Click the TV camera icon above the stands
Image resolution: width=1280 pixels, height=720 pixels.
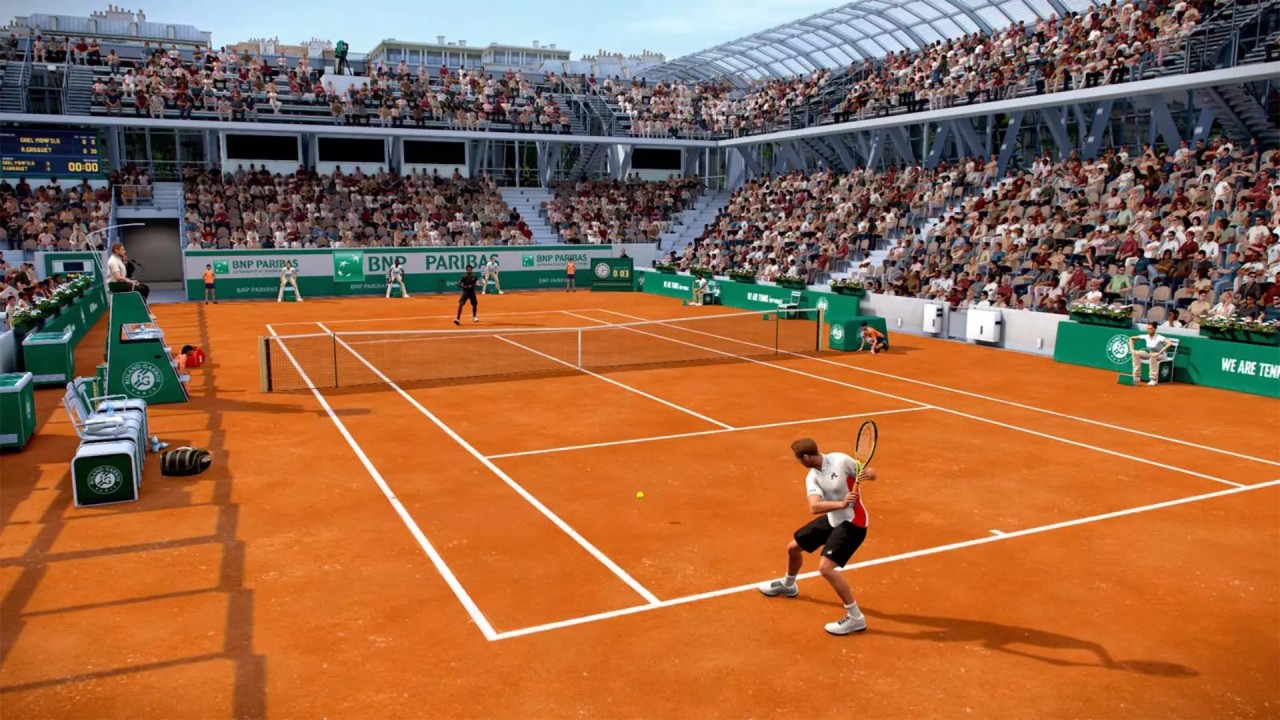tap(342, 47)
